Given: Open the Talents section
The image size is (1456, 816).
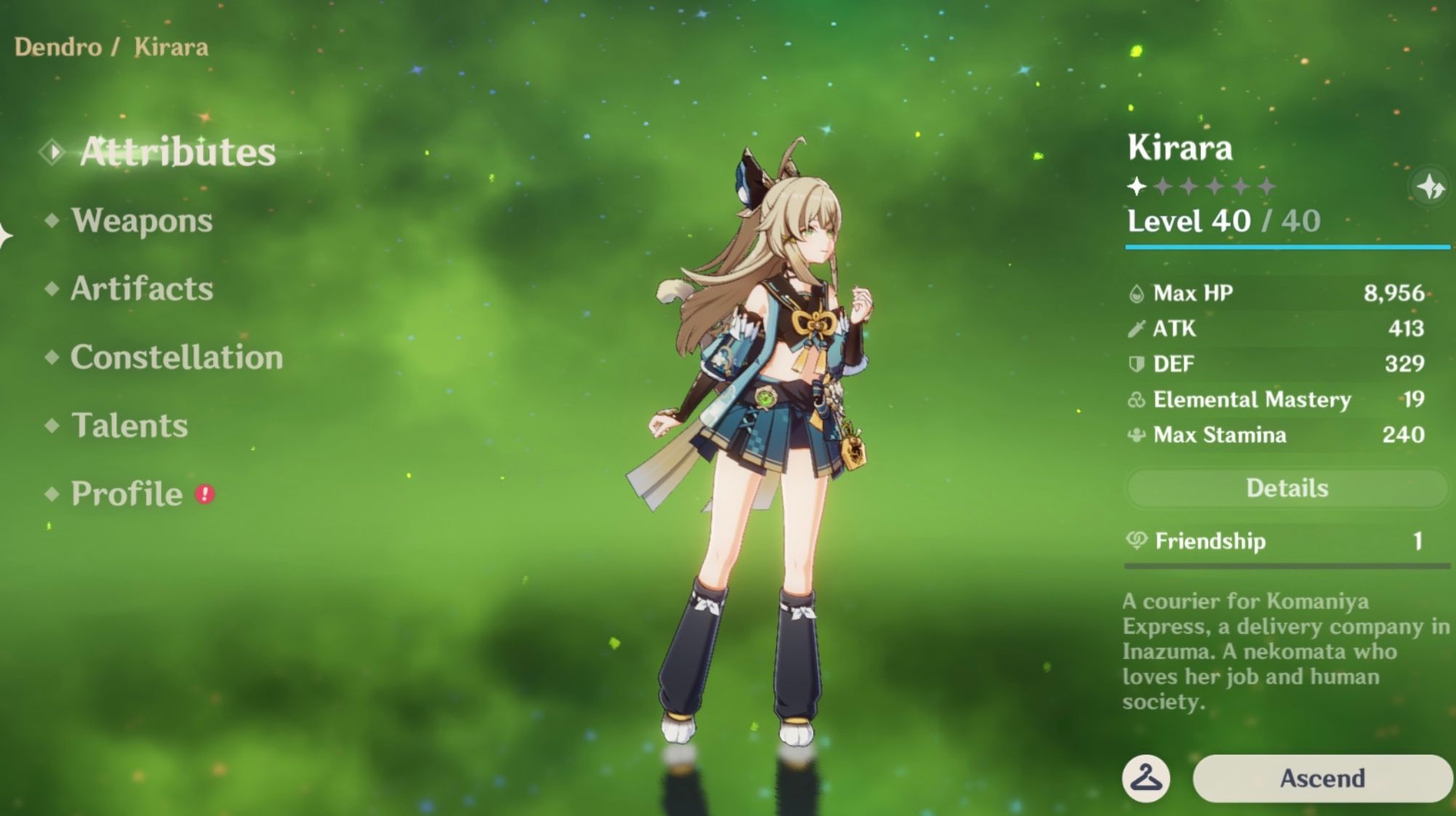Looking at the screenshot, I should 128,426.
